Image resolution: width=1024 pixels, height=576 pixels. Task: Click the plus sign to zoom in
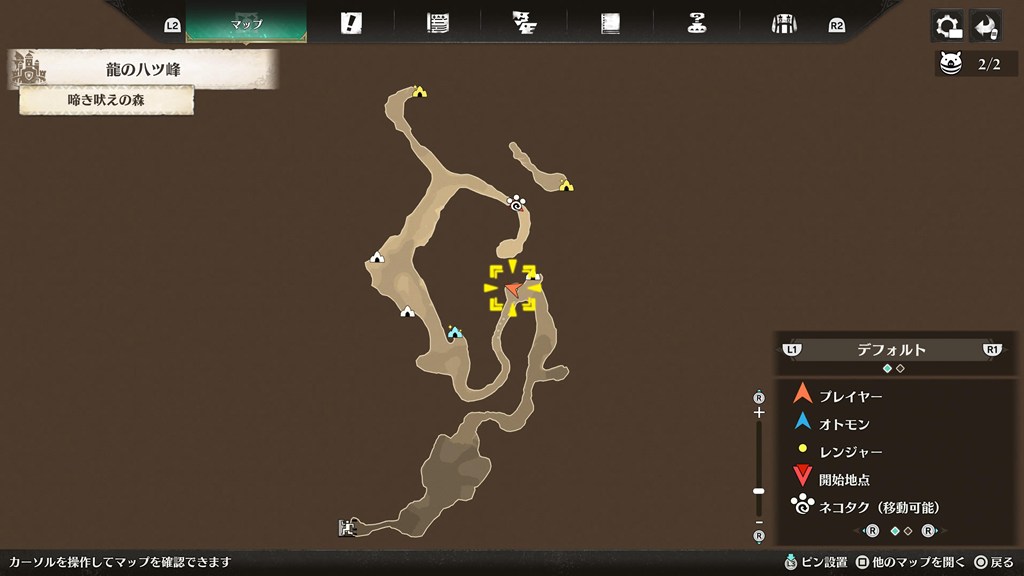pos(759,412)
